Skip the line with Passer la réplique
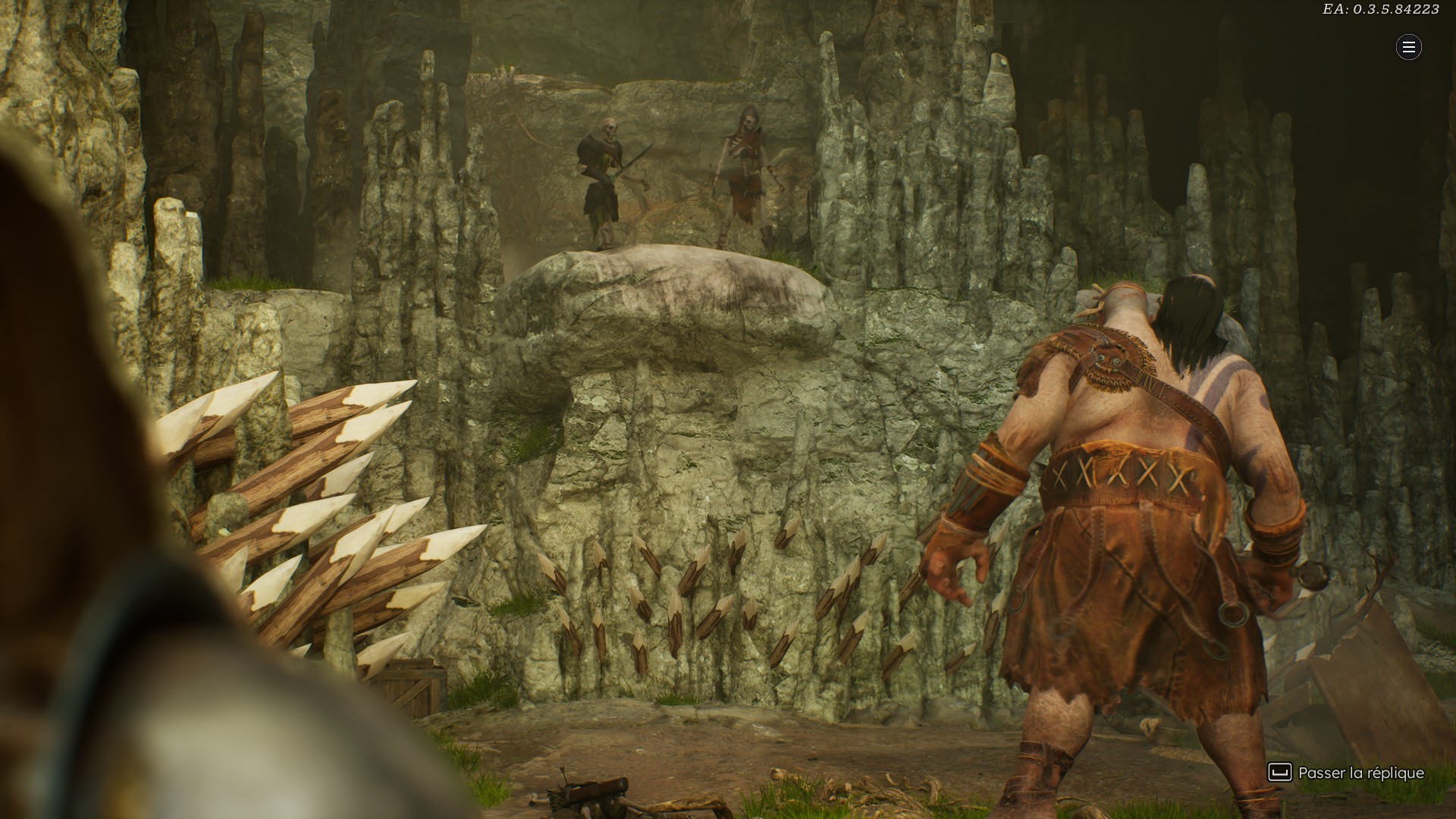 1346,773
